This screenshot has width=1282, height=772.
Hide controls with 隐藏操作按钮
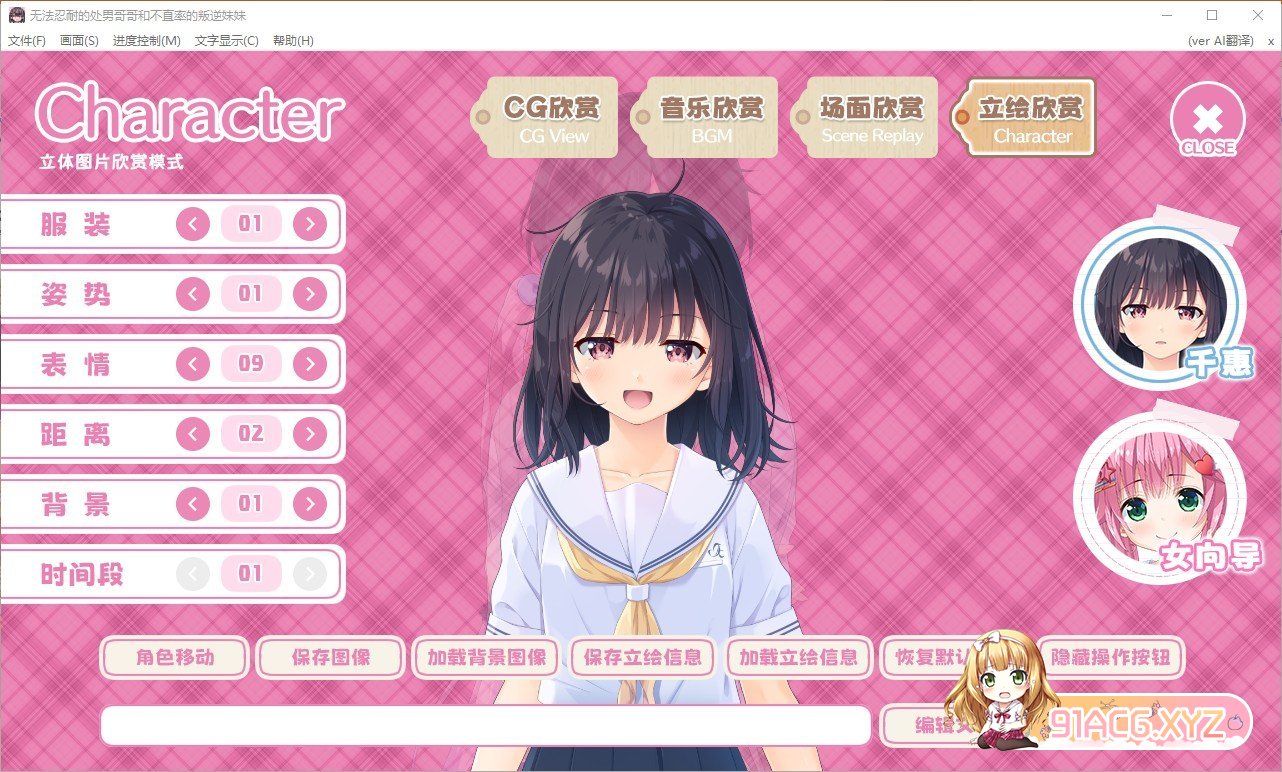[1111, 658]
